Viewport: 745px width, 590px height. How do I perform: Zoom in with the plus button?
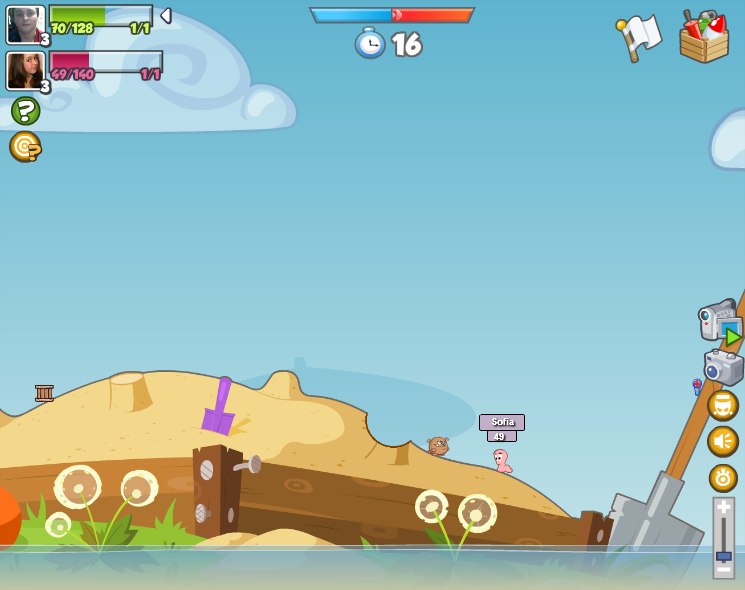click(724, 508)
